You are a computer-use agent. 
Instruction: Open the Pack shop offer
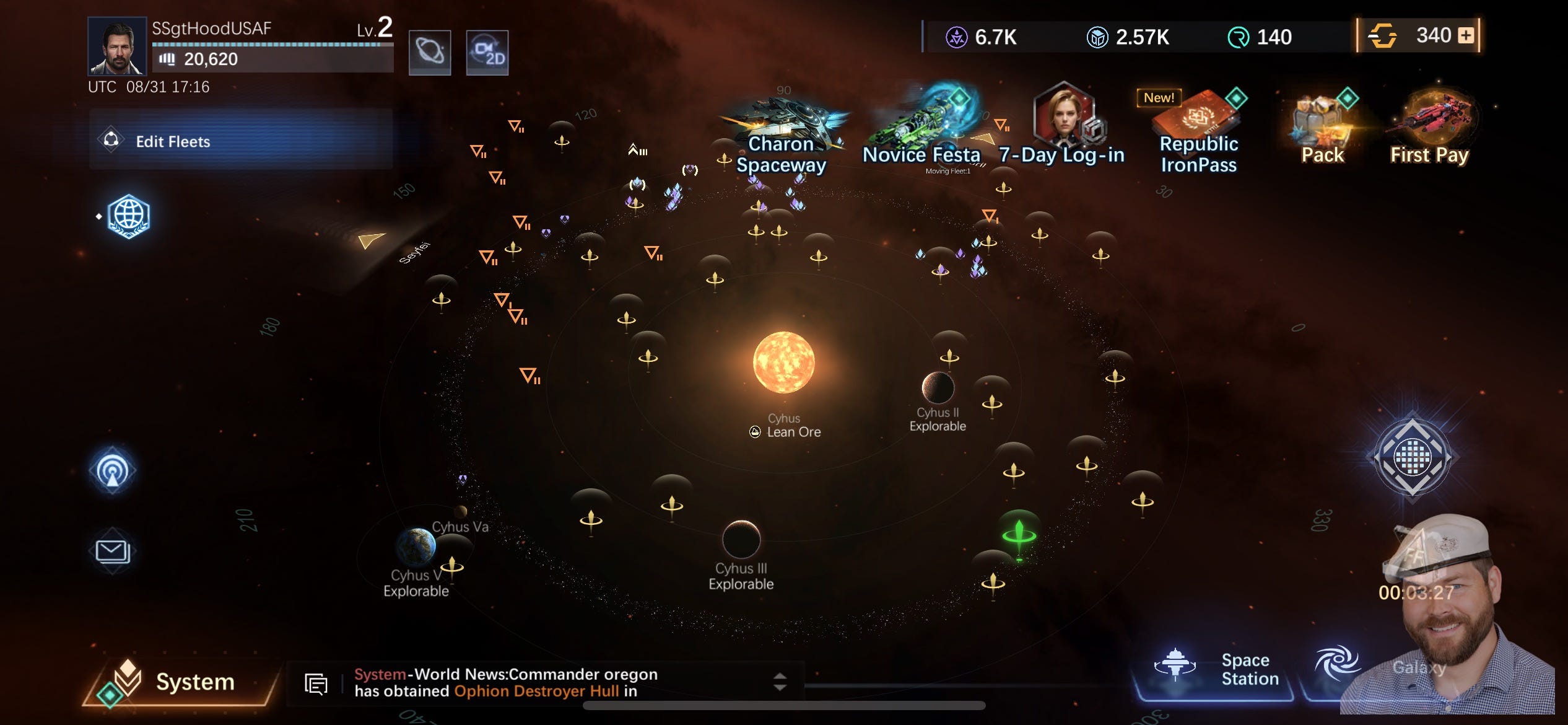1323,129
